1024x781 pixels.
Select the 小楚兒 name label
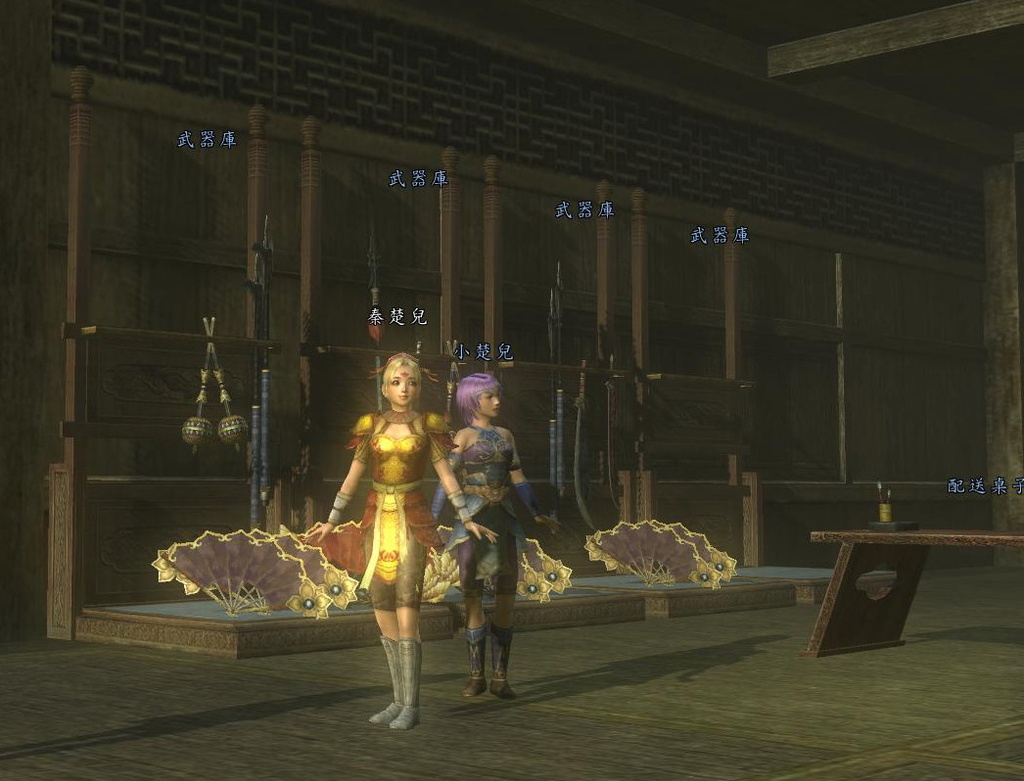click(483, 352)
